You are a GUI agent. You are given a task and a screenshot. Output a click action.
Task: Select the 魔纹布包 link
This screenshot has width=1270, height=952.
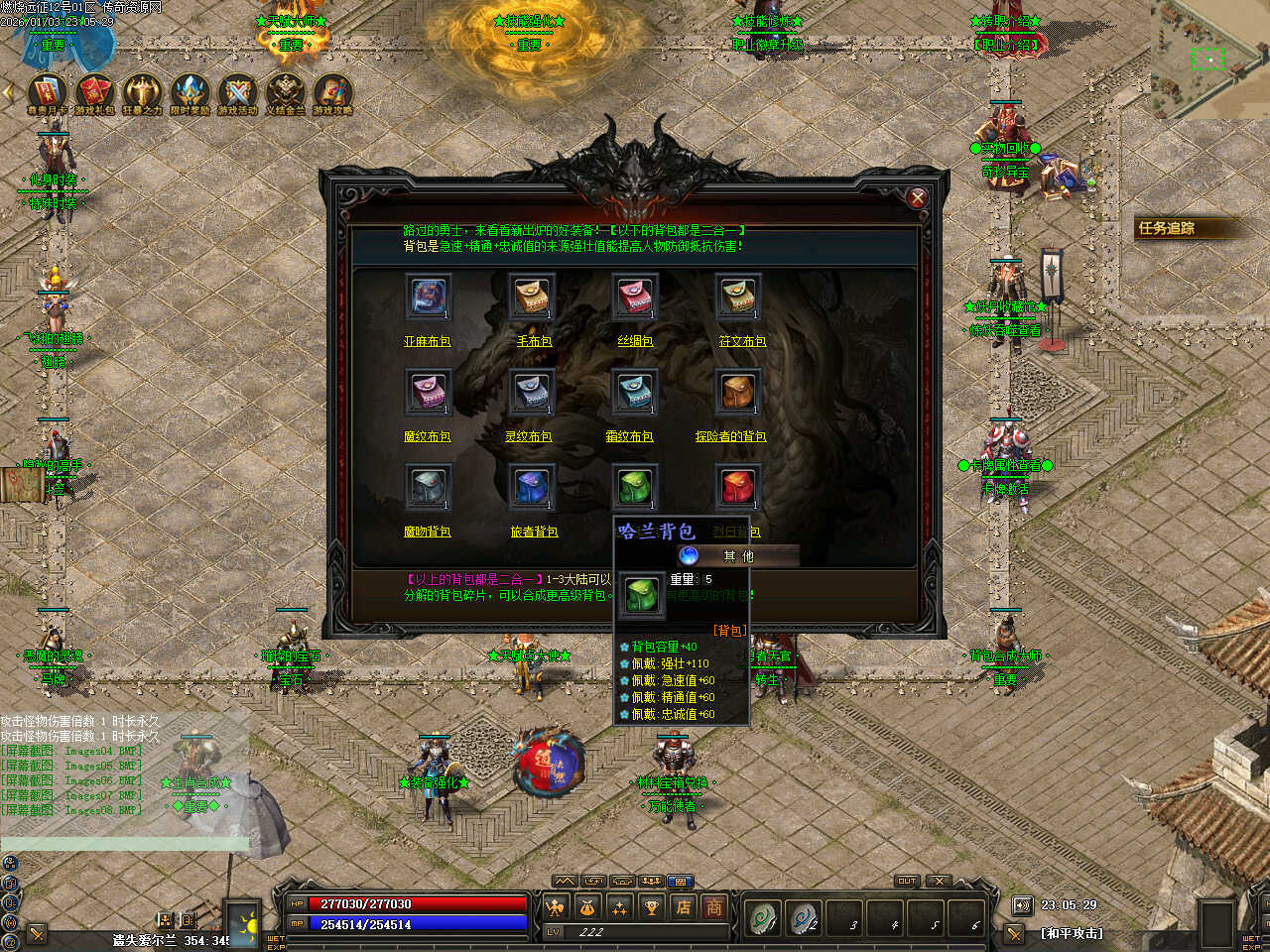[428, 436]
